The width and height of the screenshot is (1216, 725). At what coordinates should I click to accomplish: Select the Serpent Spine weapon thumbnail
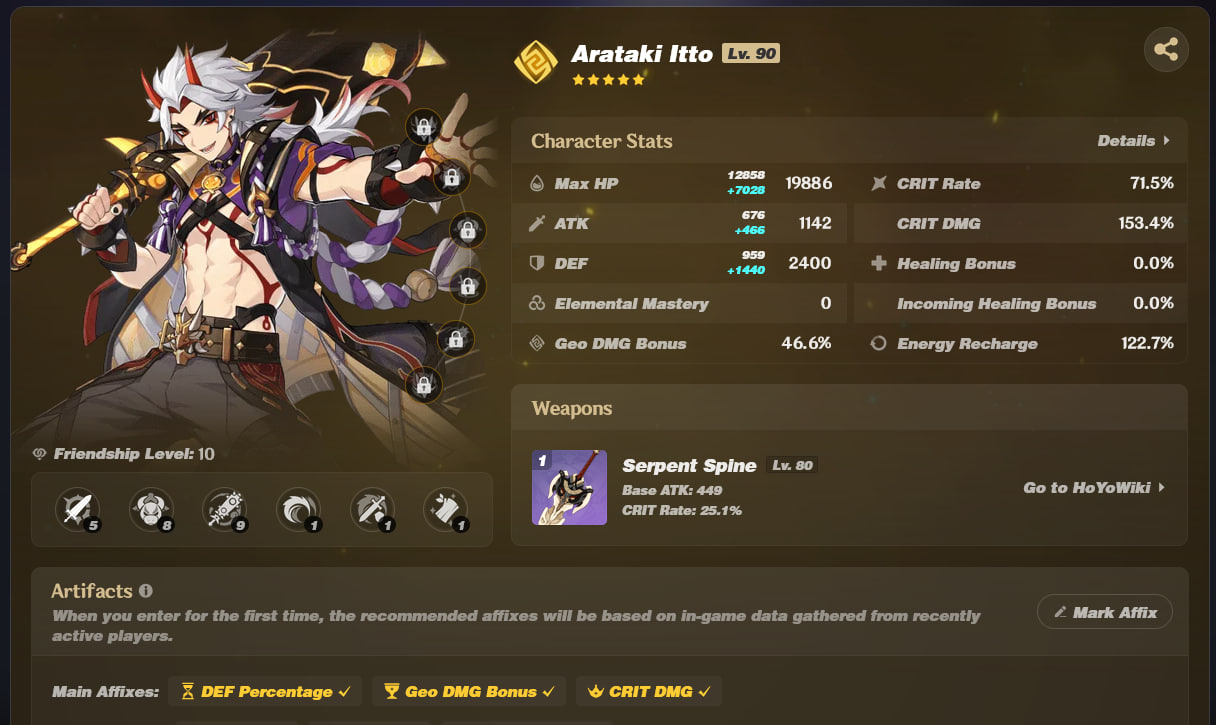tap(569, 488)
